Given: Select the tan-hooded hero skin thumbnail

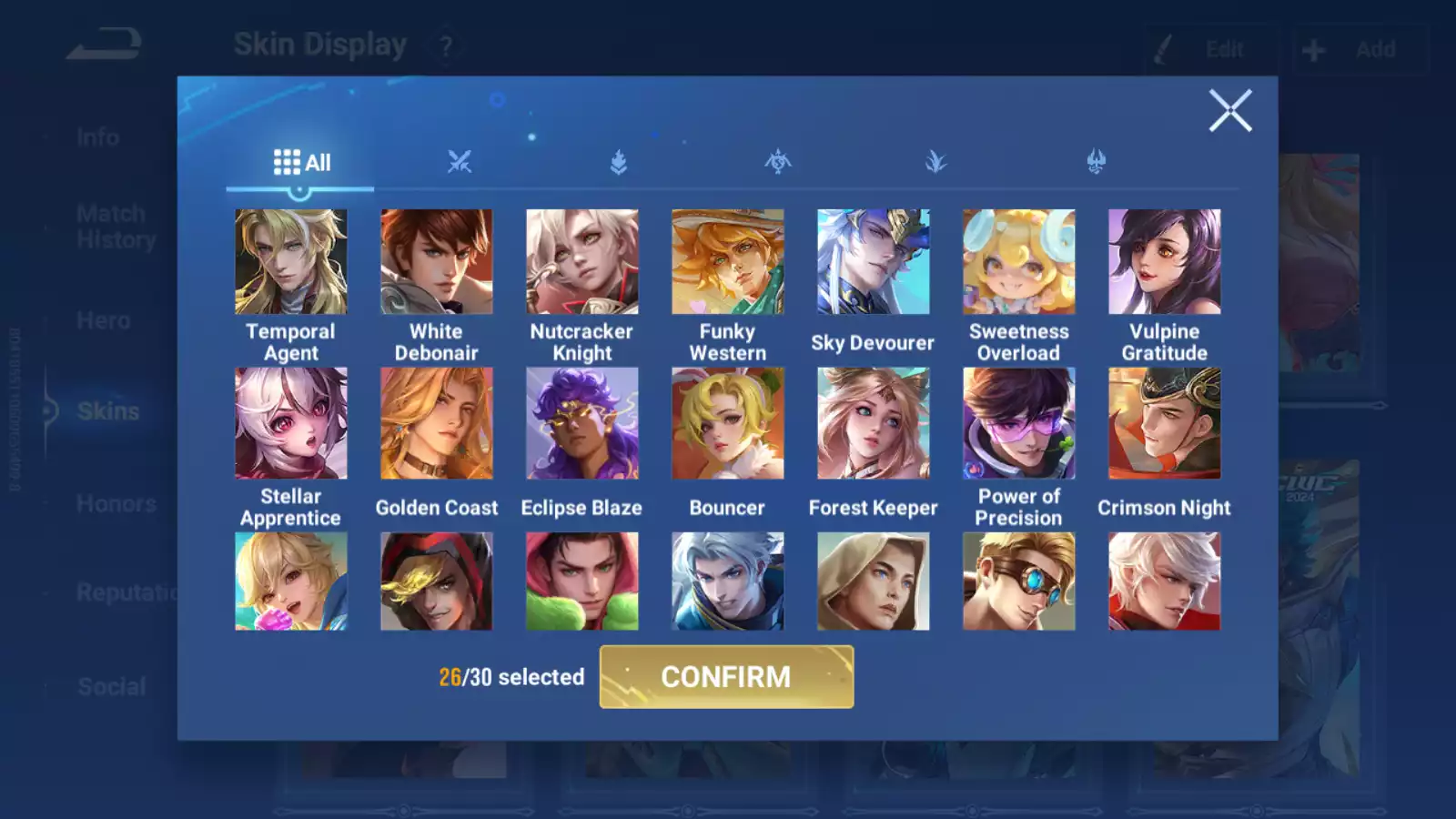Looking at the screenshot, I should [874, 581].
